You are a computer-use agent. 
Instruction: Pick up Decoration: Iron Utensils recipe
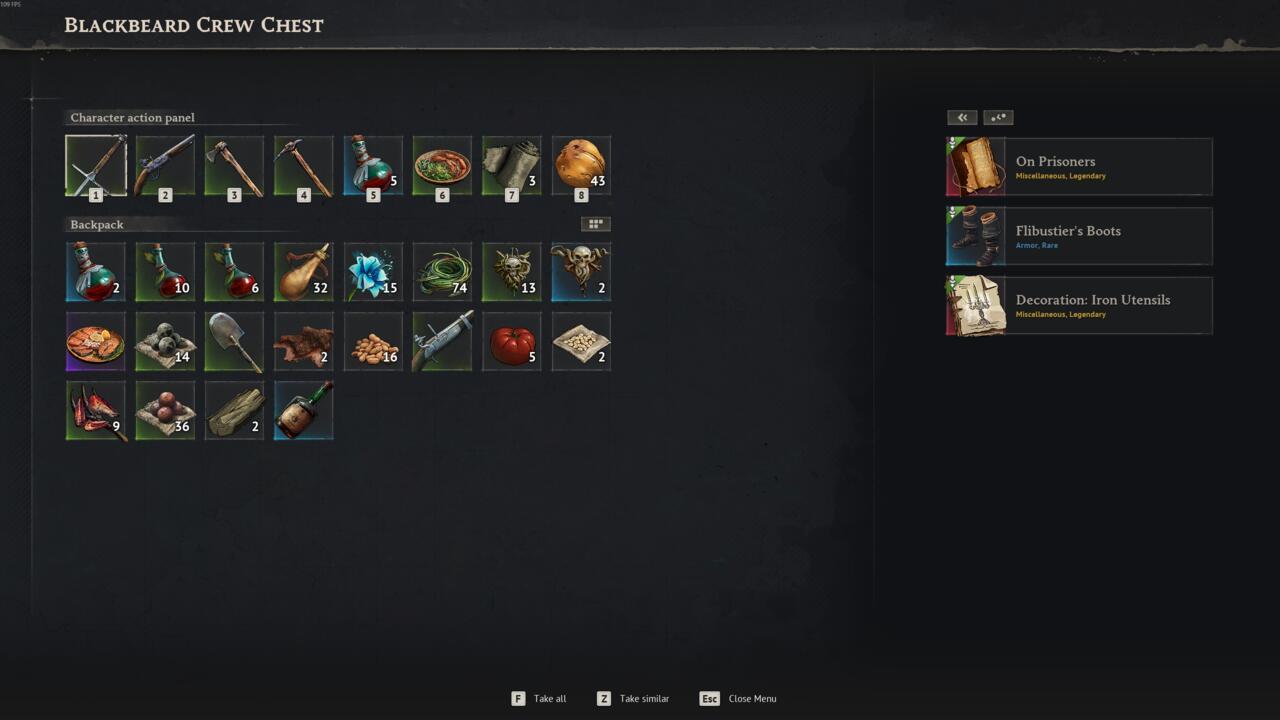click(1079, 306)
